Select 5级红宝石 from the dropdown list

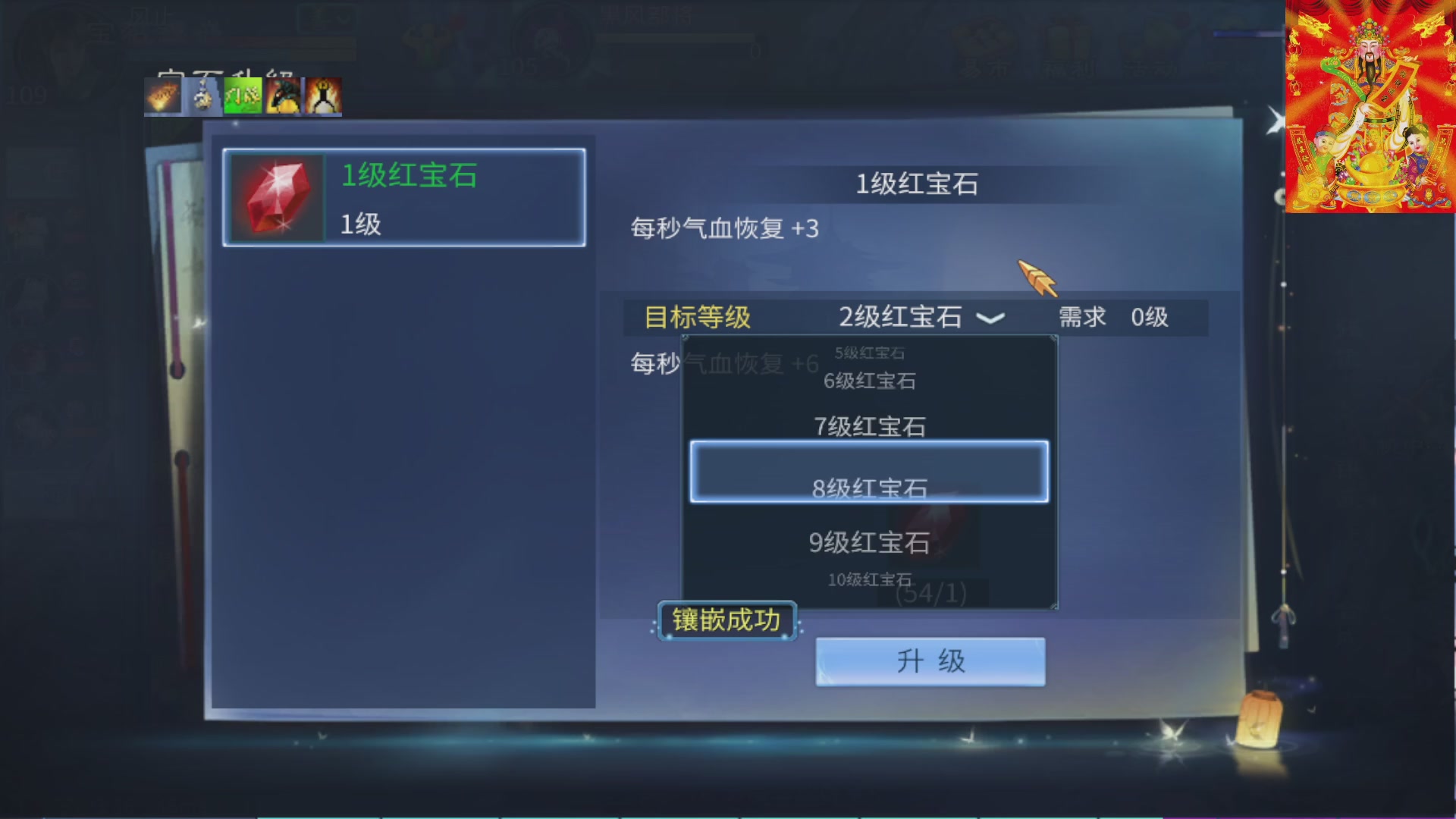click(871, 352)
